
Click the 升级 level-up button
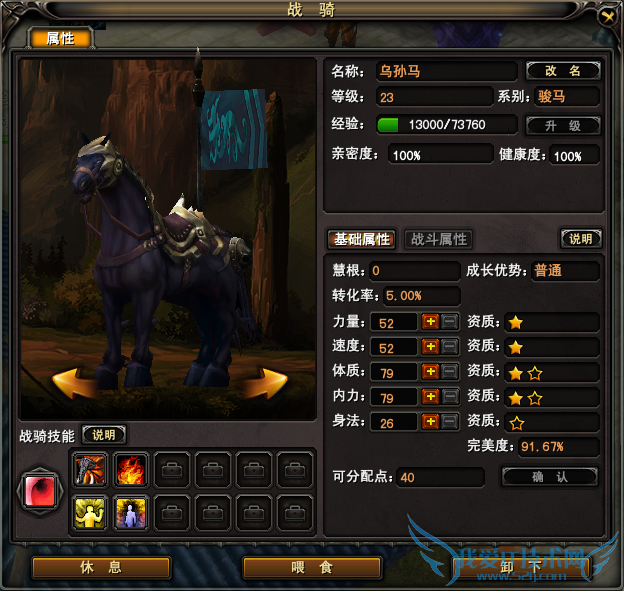(x=563, y=126)
